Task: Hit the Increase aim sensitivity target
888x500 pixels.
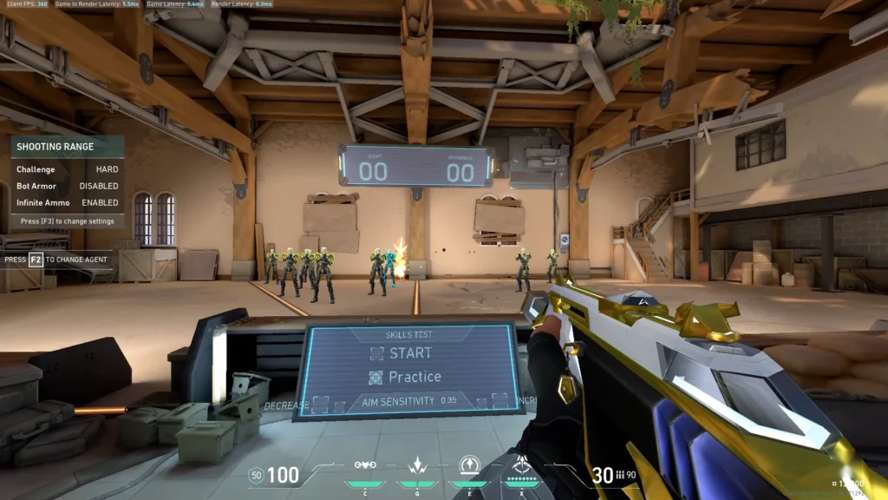Action: (497, 401)
